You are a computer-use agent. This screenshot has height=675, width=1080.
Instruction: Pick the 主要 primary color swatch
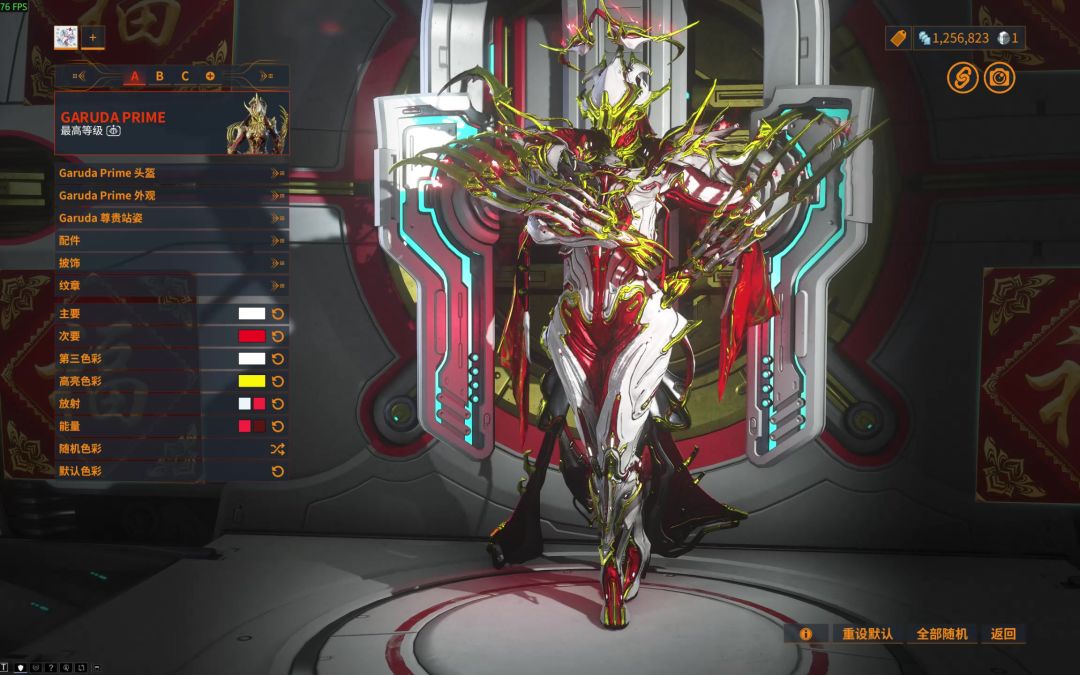[x=251, y=314]
